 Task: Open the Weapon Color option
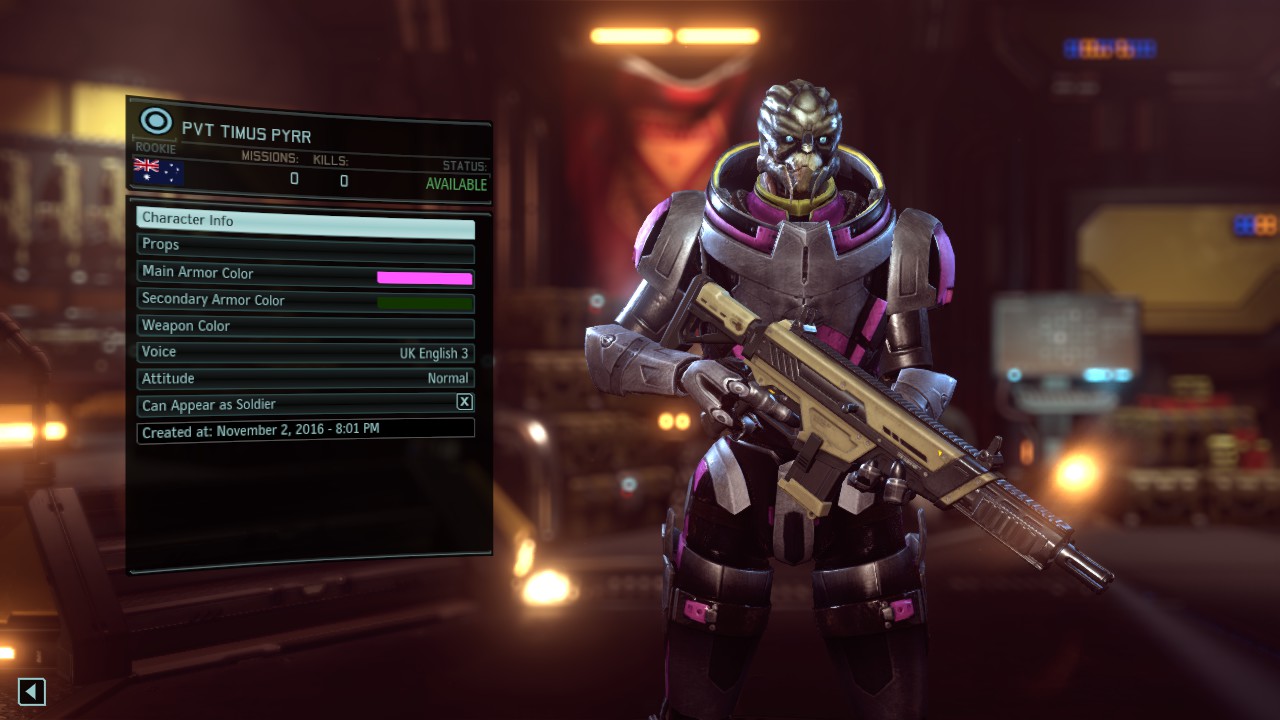pos(305,327)
